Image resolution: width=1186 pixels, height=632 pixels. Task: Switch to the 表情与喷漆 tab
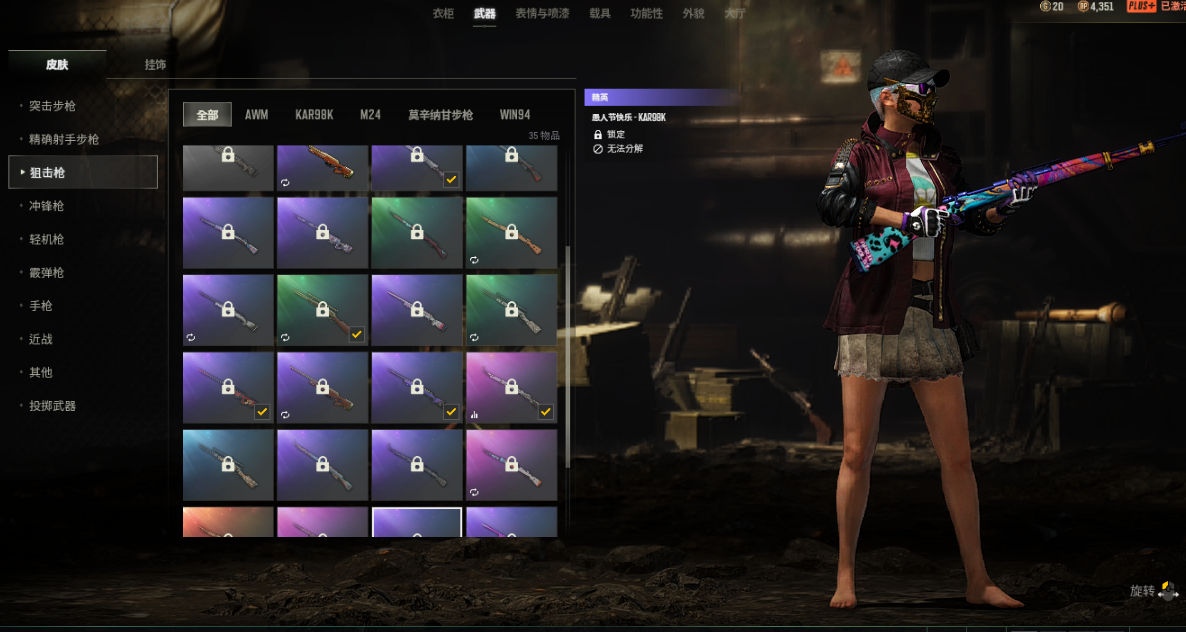click(x=542, y=14)
